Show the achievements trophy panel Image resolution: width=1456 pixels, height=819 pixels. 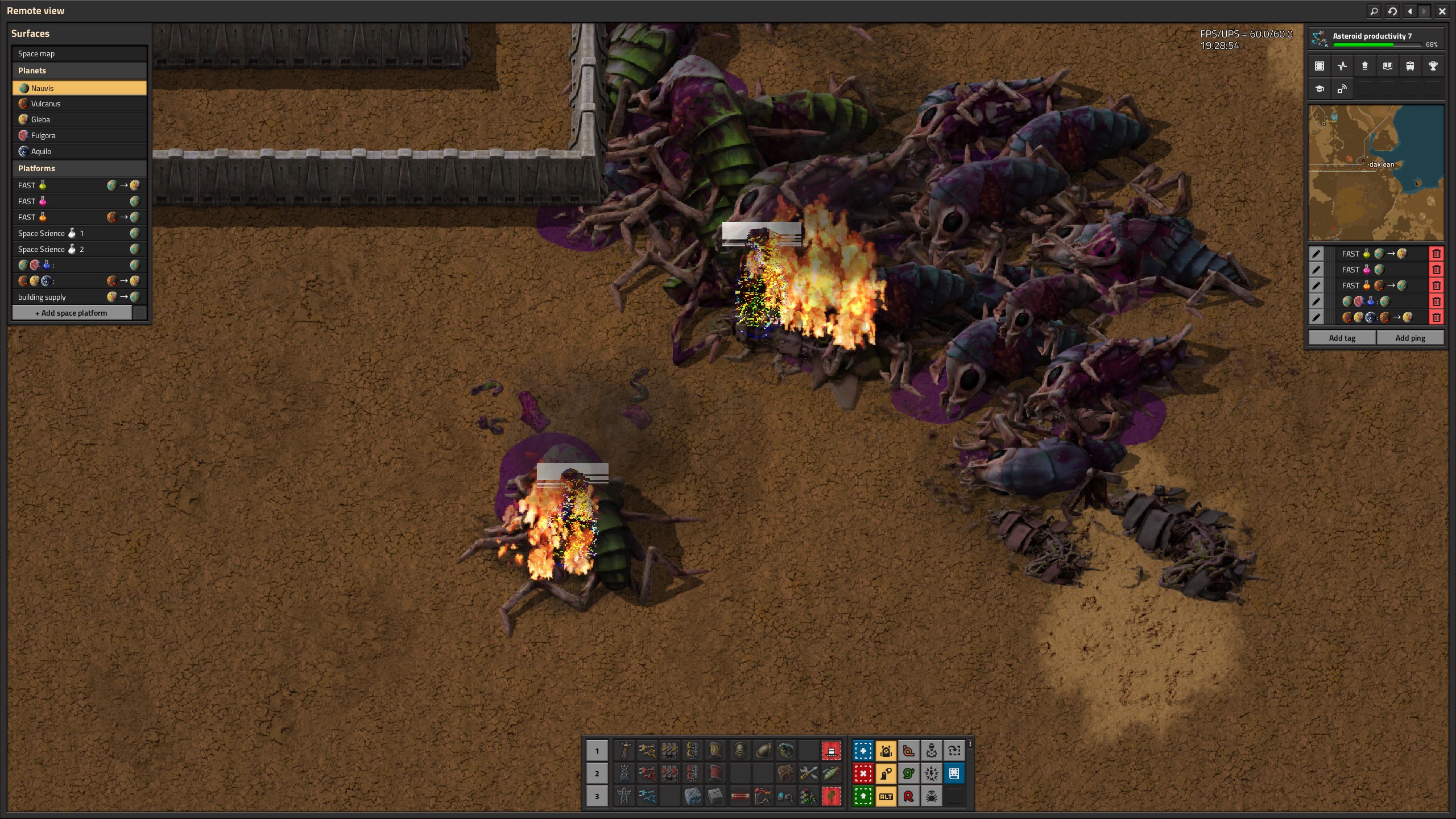(1433, 66)
